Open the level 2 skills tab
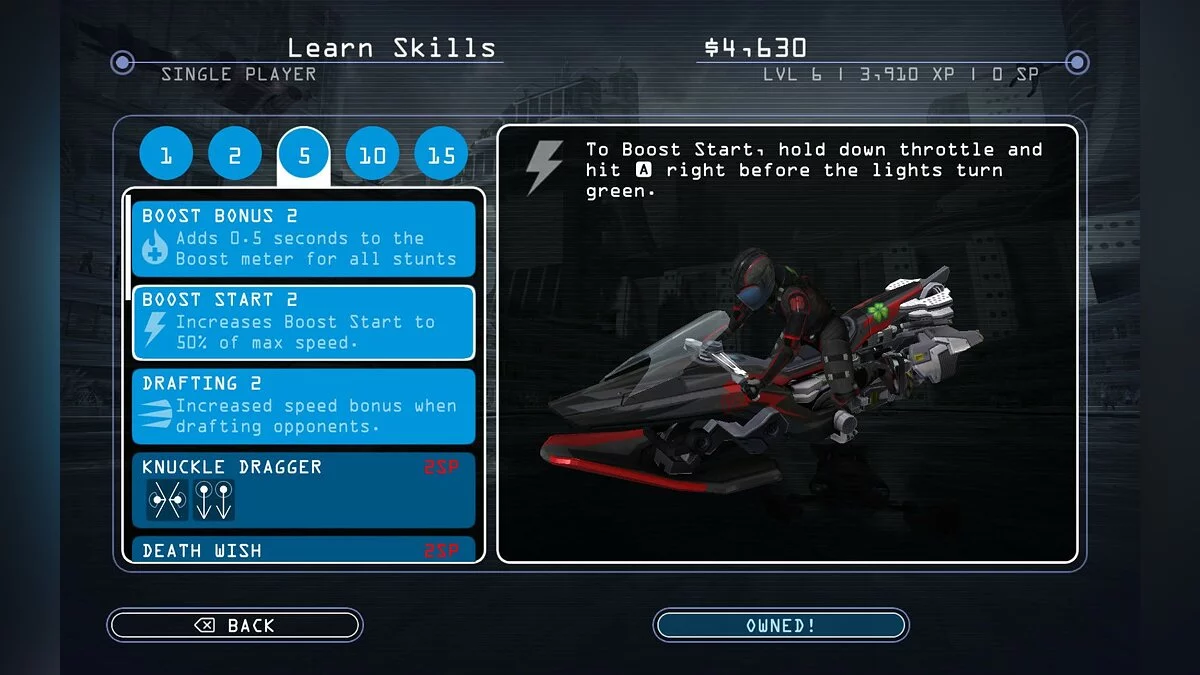 coord(235,155)
